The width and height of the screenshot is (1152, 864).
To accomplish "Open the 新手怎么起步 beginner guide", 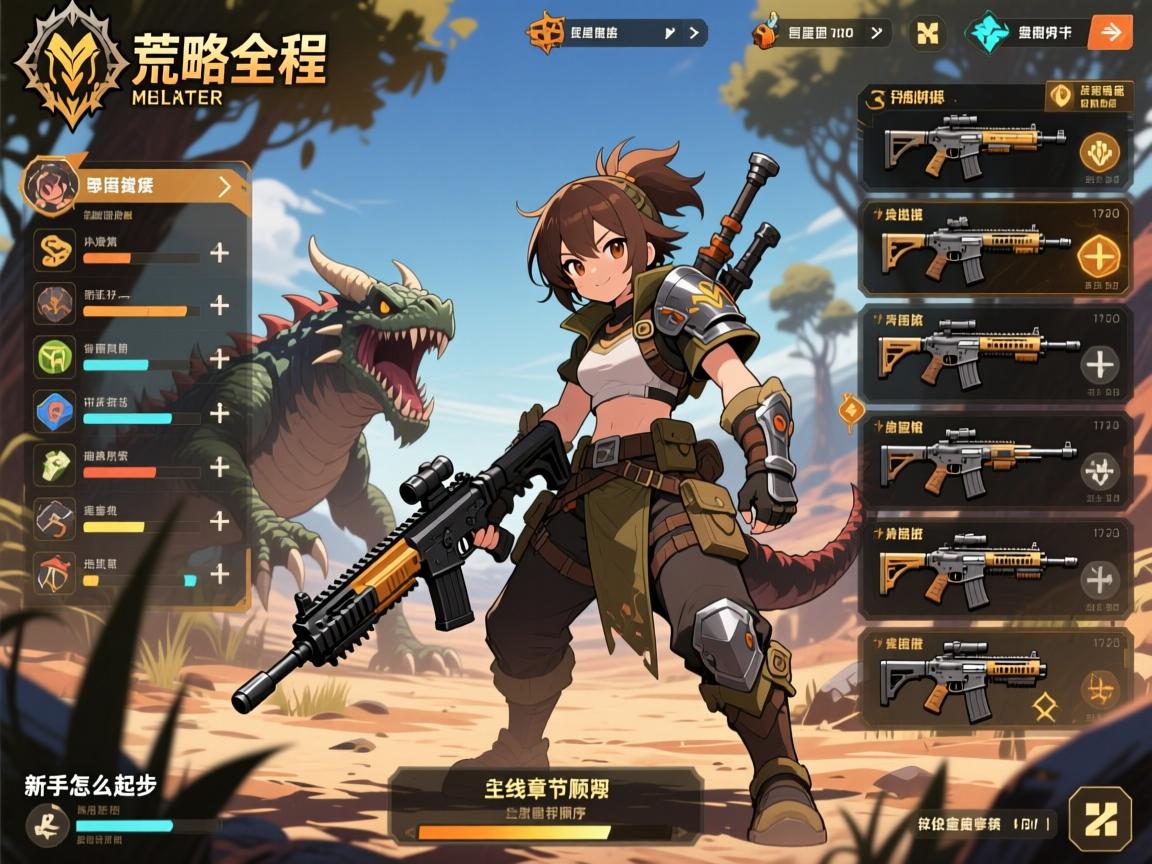I will point(92,786).
